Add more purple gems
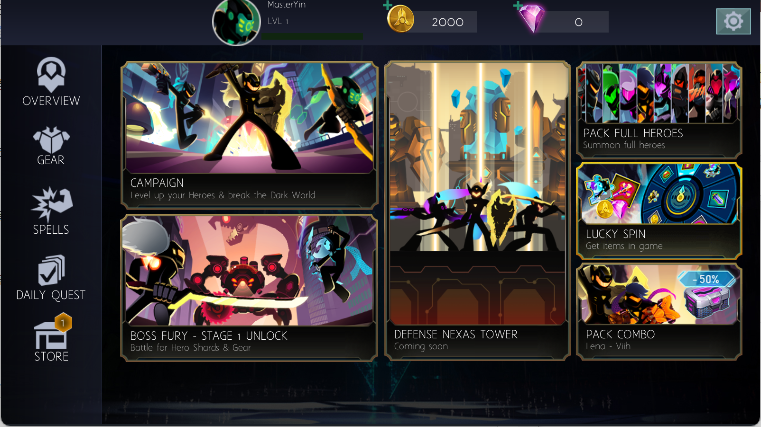 click(519, 8)
